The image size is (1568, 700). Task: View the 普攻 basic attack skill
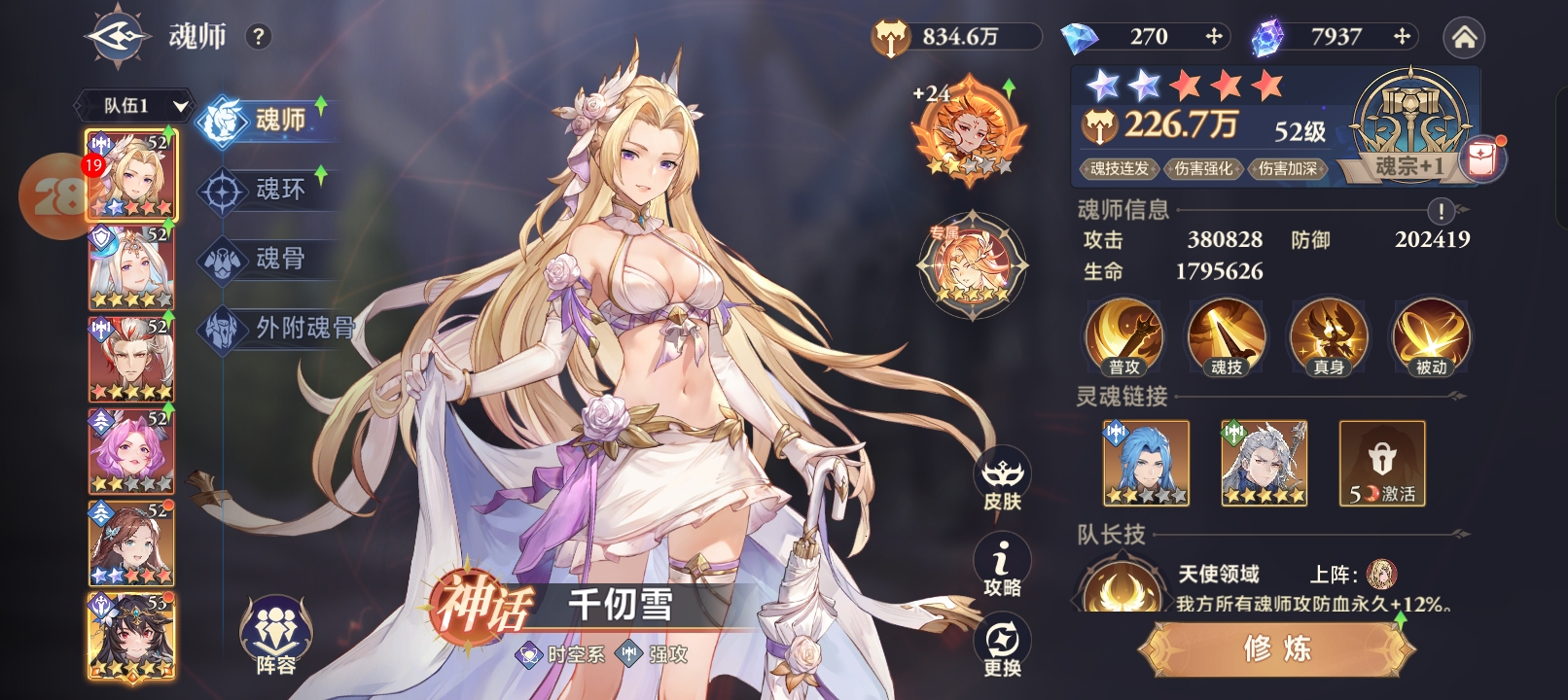[1123, 337]
